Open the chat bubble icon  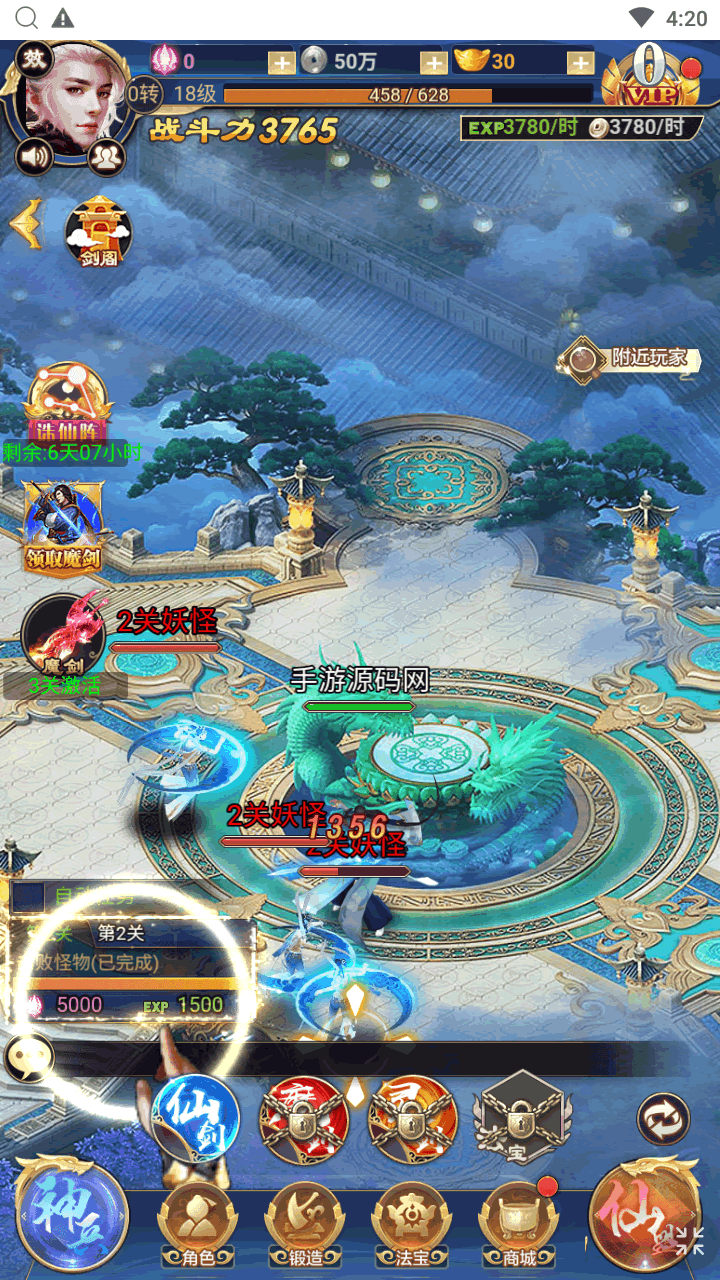pos(28,1058)
